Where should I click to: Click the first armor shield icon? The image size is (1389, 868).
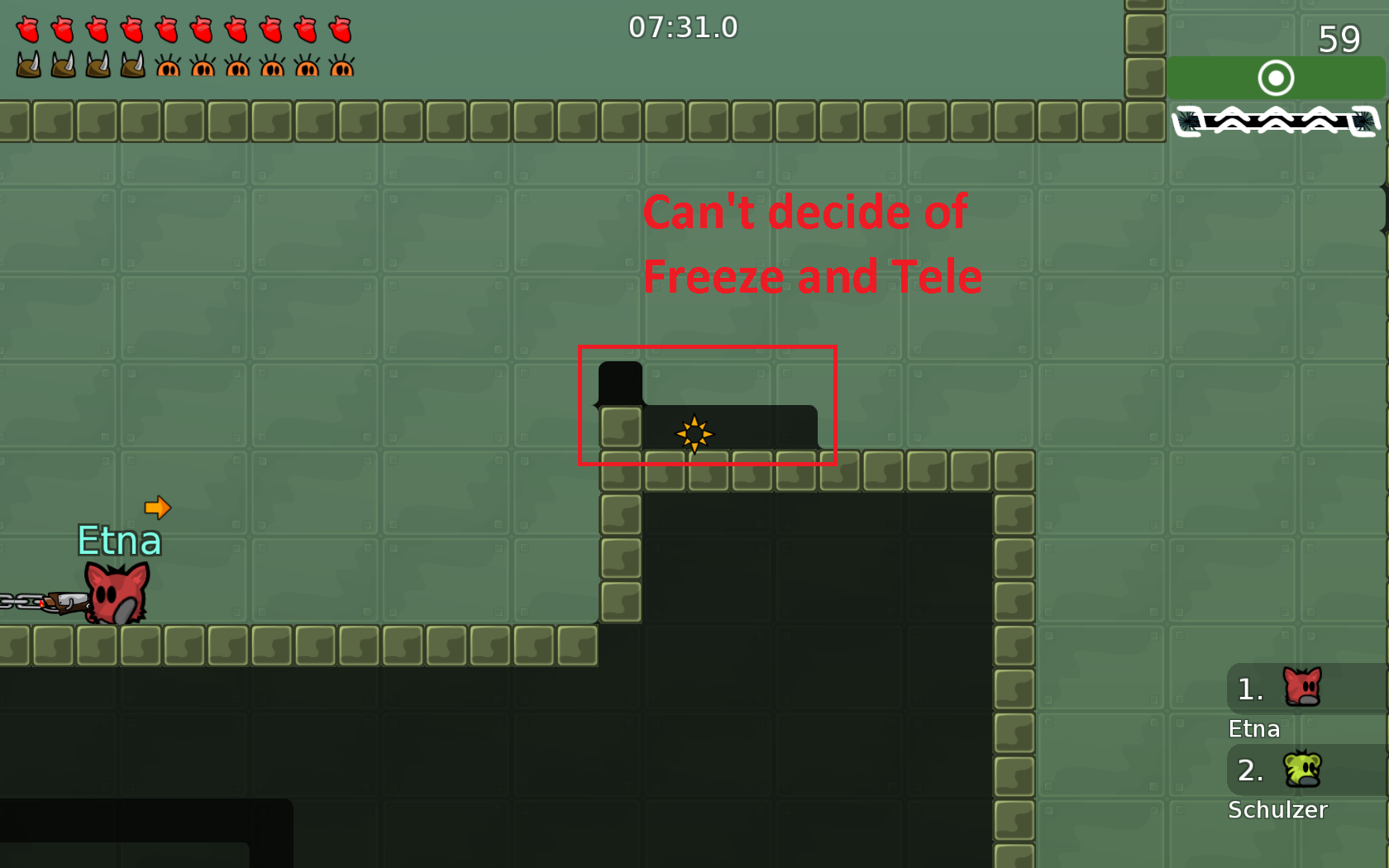[27, 64]
